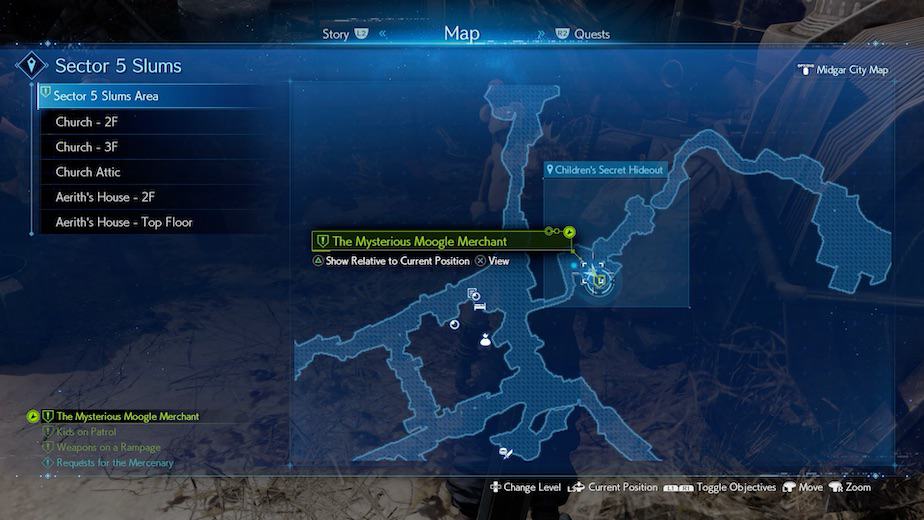
Task: Select The Mysterious Moogle Merchant in quest tracker
Action: tap(127, 416)
